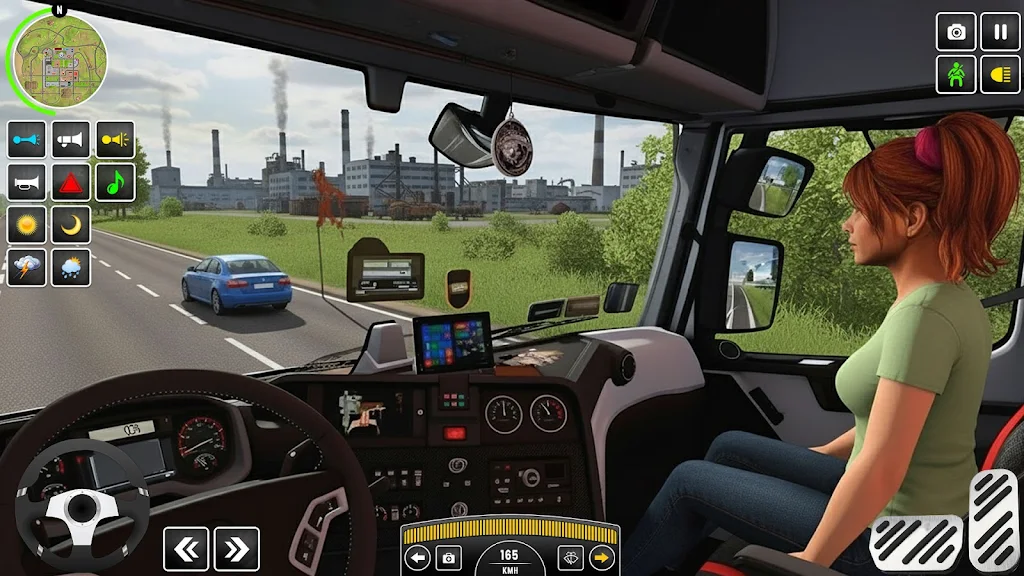Tap the double left chevron button
1024x576 pixels.
pyautogui.click(x=186, y=549)
